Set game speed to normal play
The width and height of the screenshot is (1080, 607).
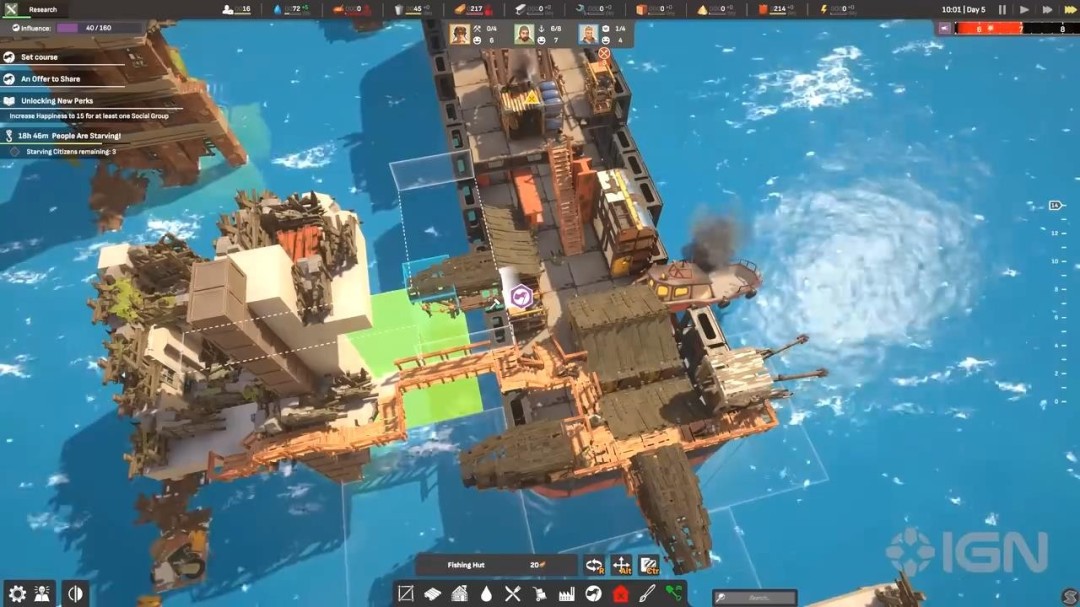(1024, 10)
